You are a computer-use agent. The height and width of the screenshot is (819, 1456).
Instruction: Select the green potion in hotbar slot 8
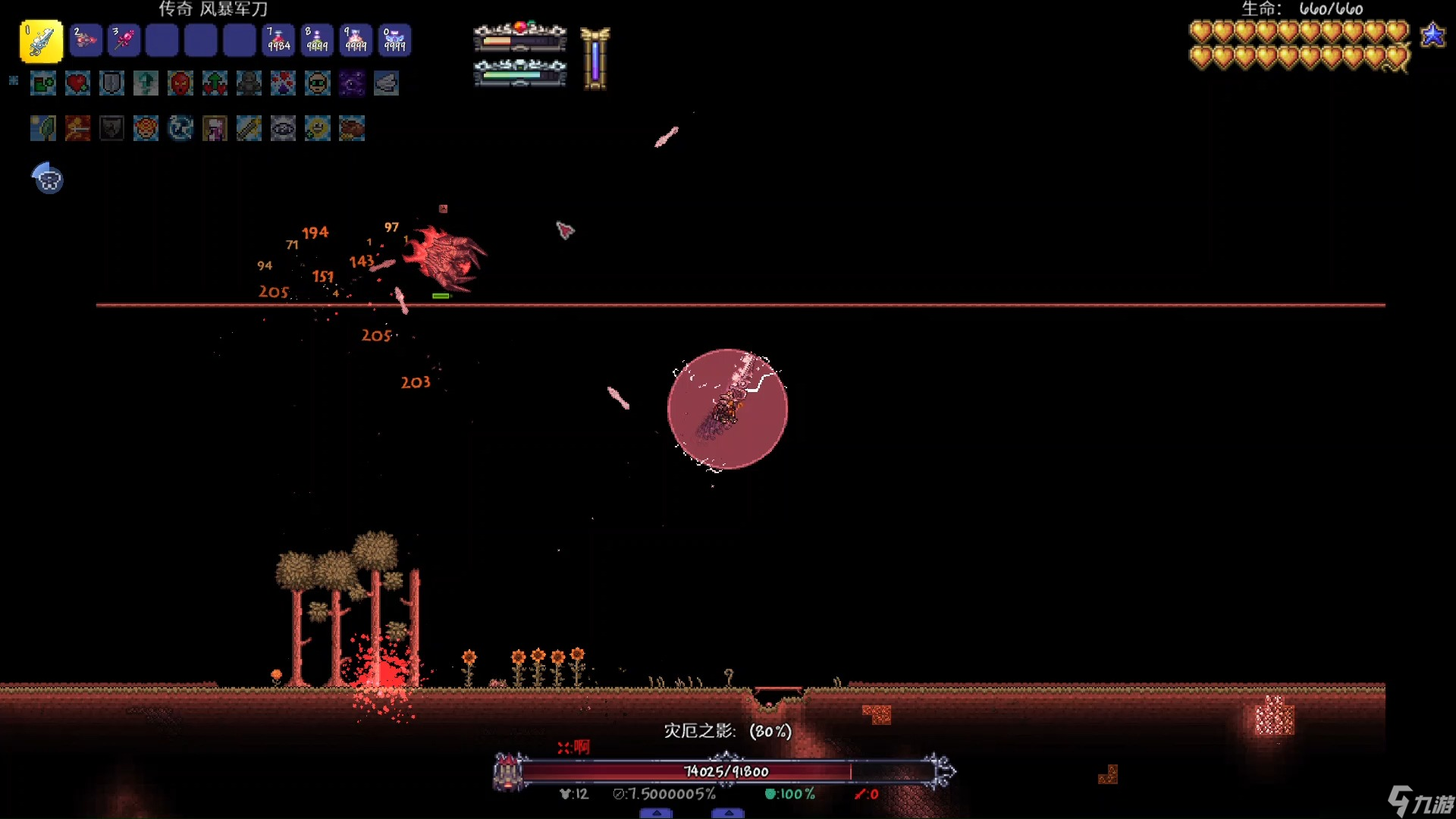(317, 41)
